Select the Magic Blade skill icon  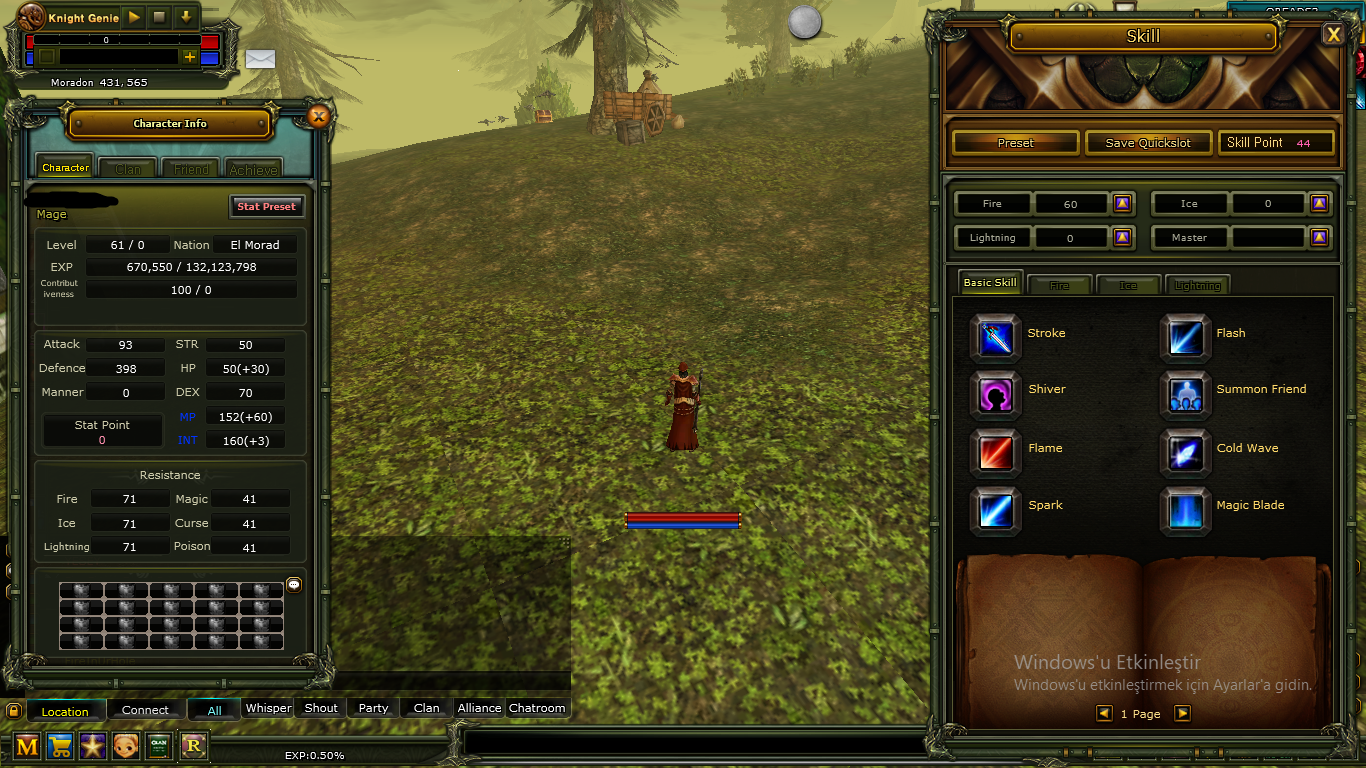tap(1185, 510)
